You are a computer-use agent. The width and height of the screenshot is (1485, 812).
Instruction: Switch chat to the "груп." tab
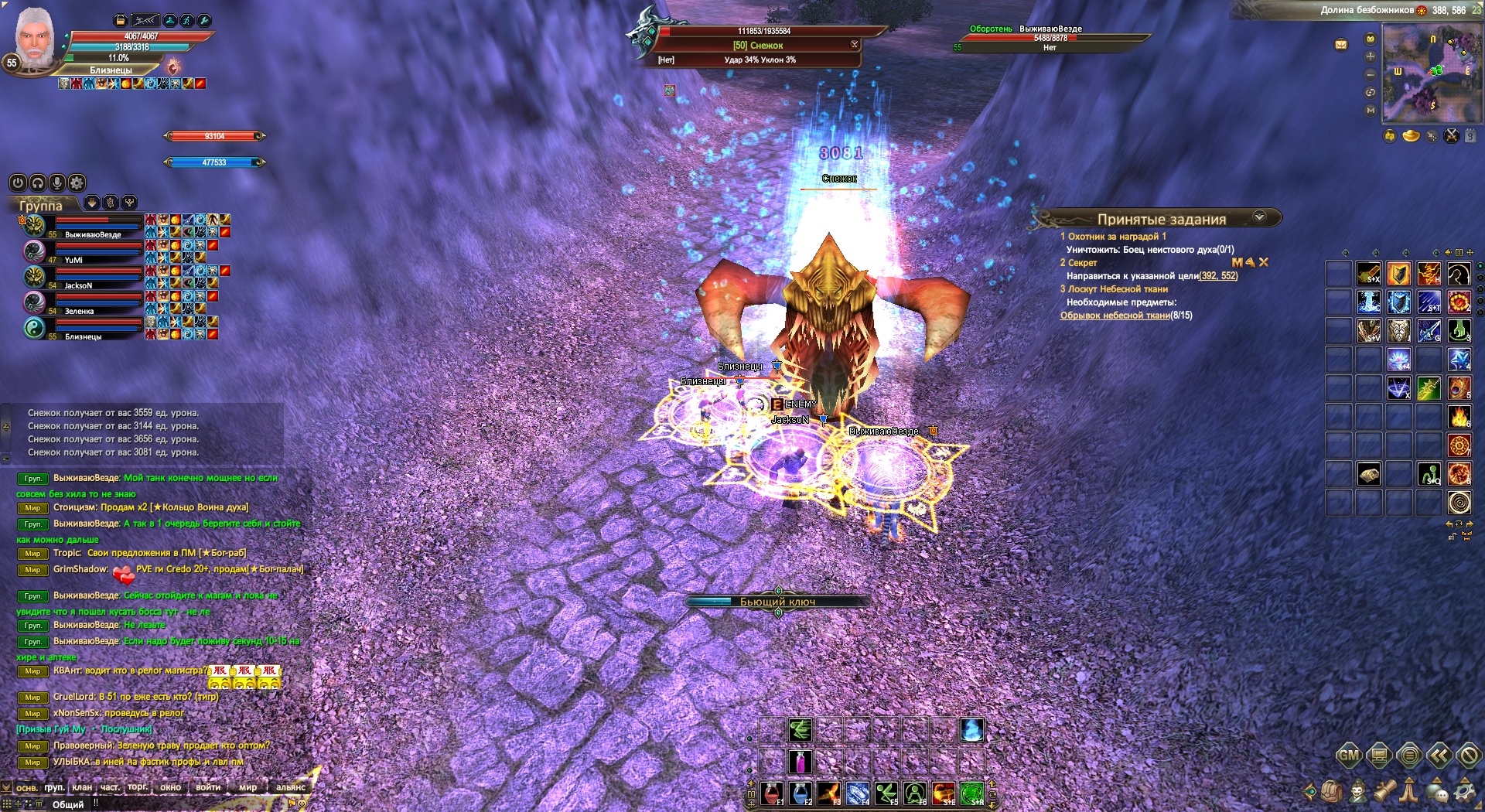click(54, 787)
